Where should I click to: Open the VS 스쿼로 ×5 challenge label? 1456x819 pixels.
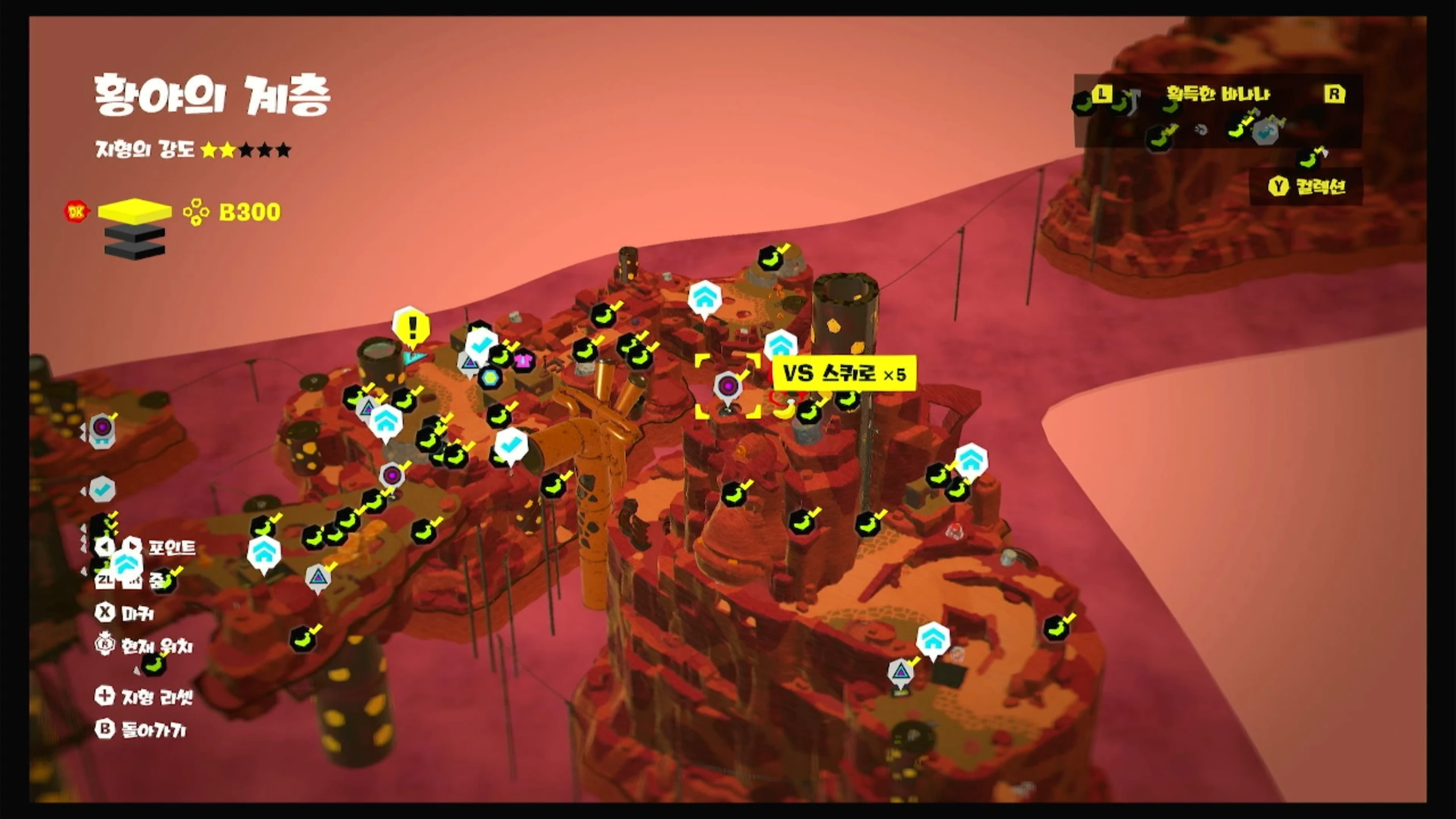tap(845, 374)
